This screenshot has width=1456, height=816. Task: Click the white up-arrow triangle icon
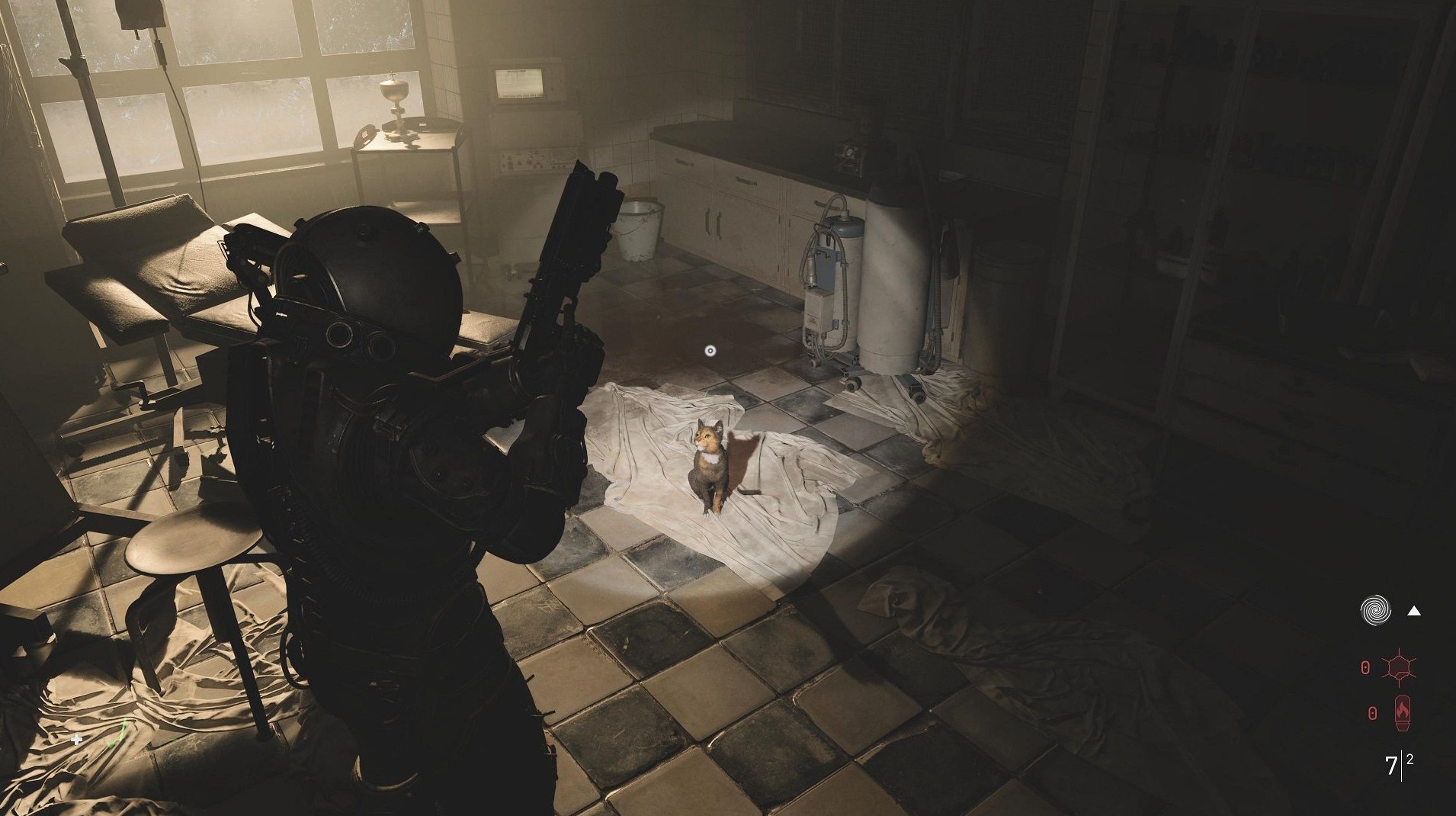(1413, 610)
